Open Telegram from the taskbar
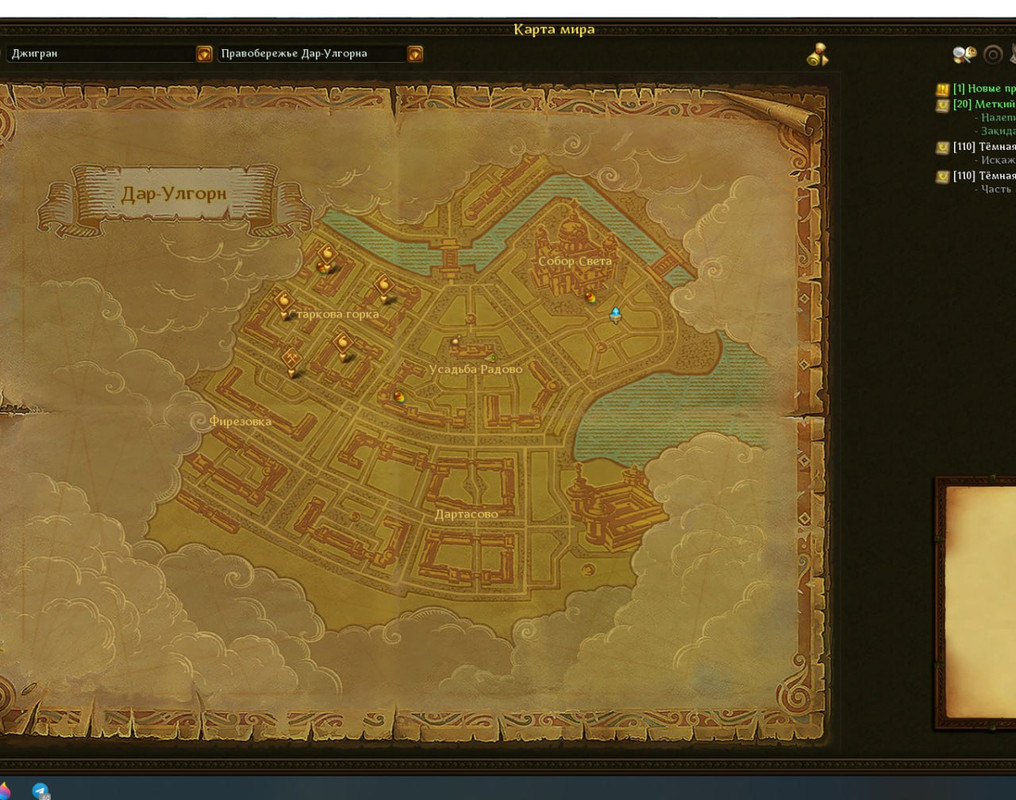This screenshot has height=800, width=1016. 41,791
